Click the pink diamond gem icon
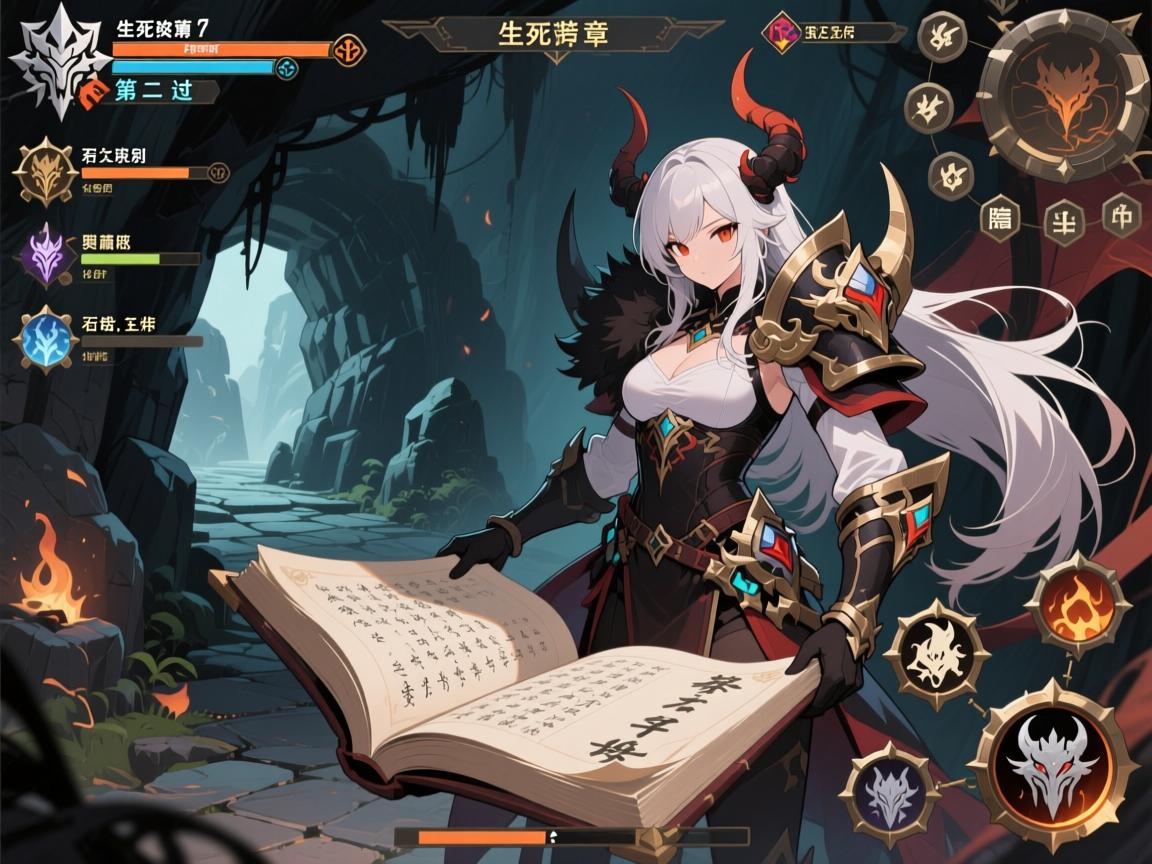1152x864 pixels. click(x=779, y=32)
